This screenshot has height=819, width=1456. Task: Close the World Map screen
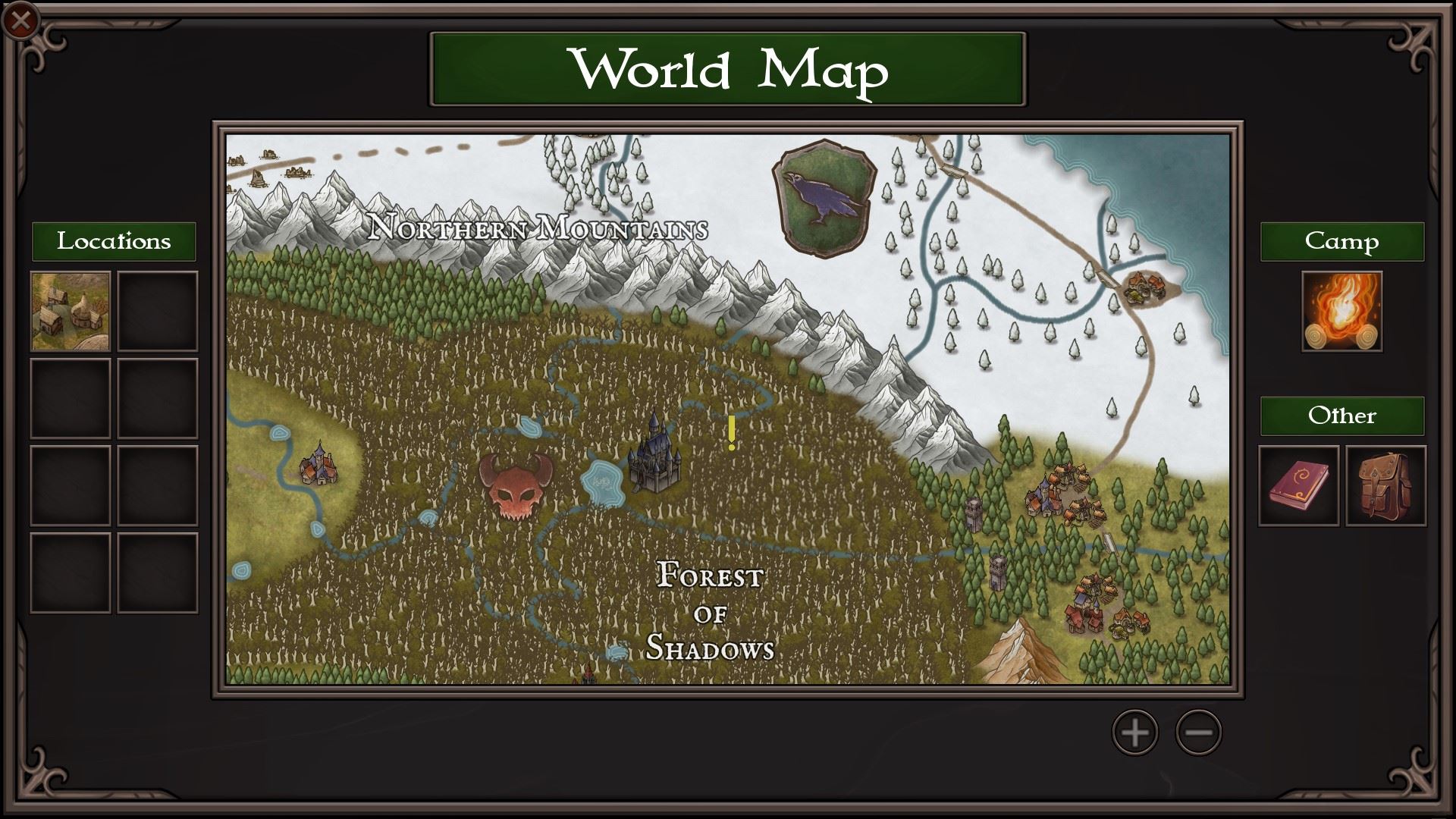tap(20, 20)
